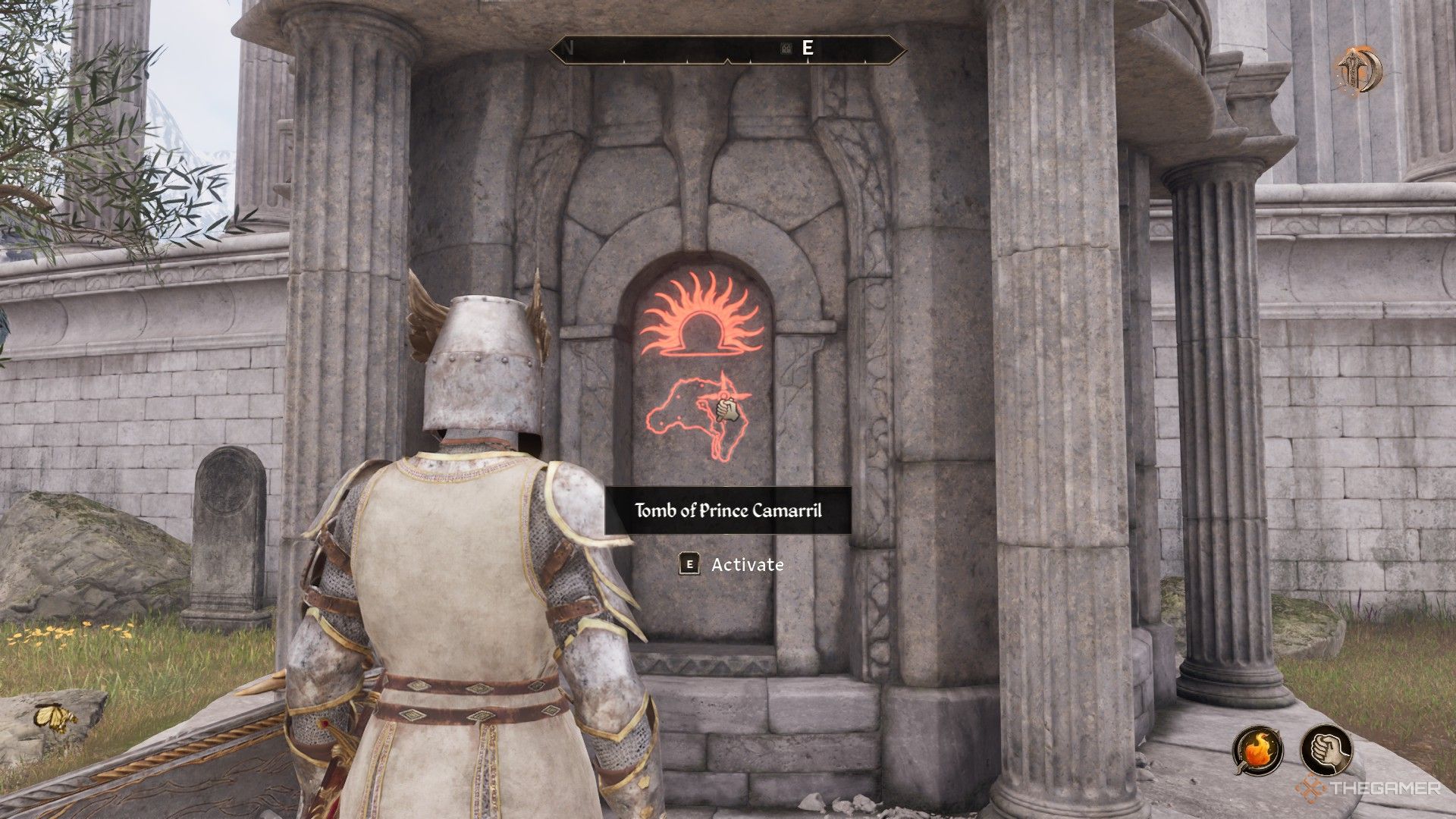Select the flame spell icon
1456x819 pixels.
[1258, 748]
